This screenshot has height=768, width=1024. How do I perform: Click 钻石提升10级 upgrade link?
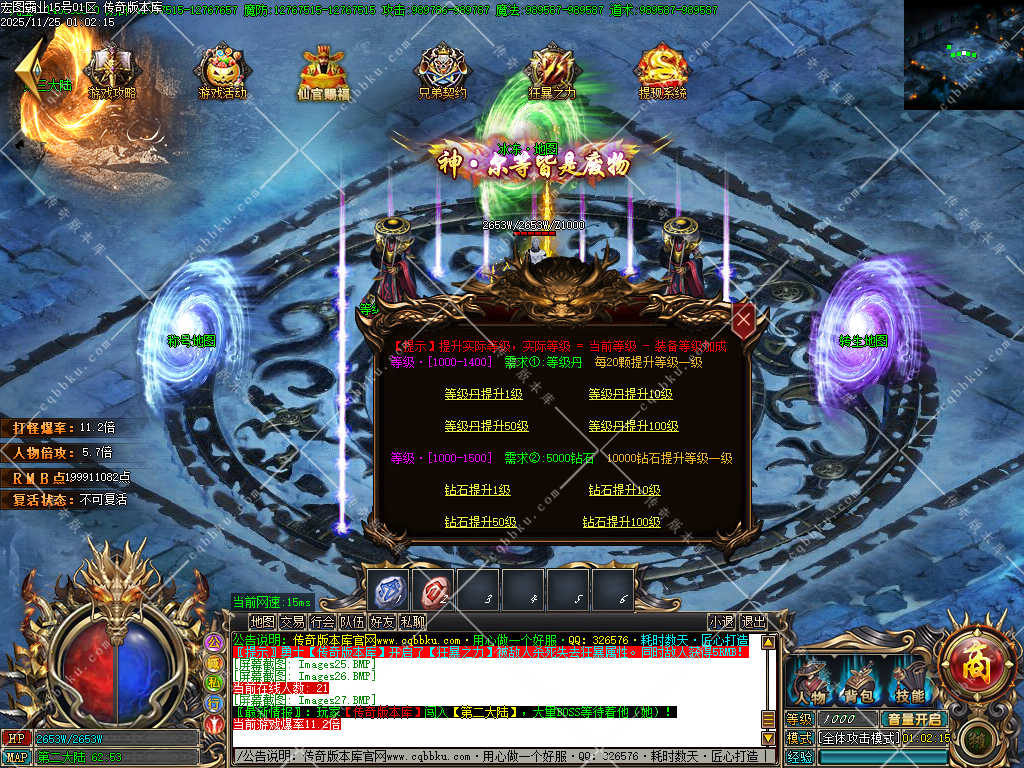[624, 490]
